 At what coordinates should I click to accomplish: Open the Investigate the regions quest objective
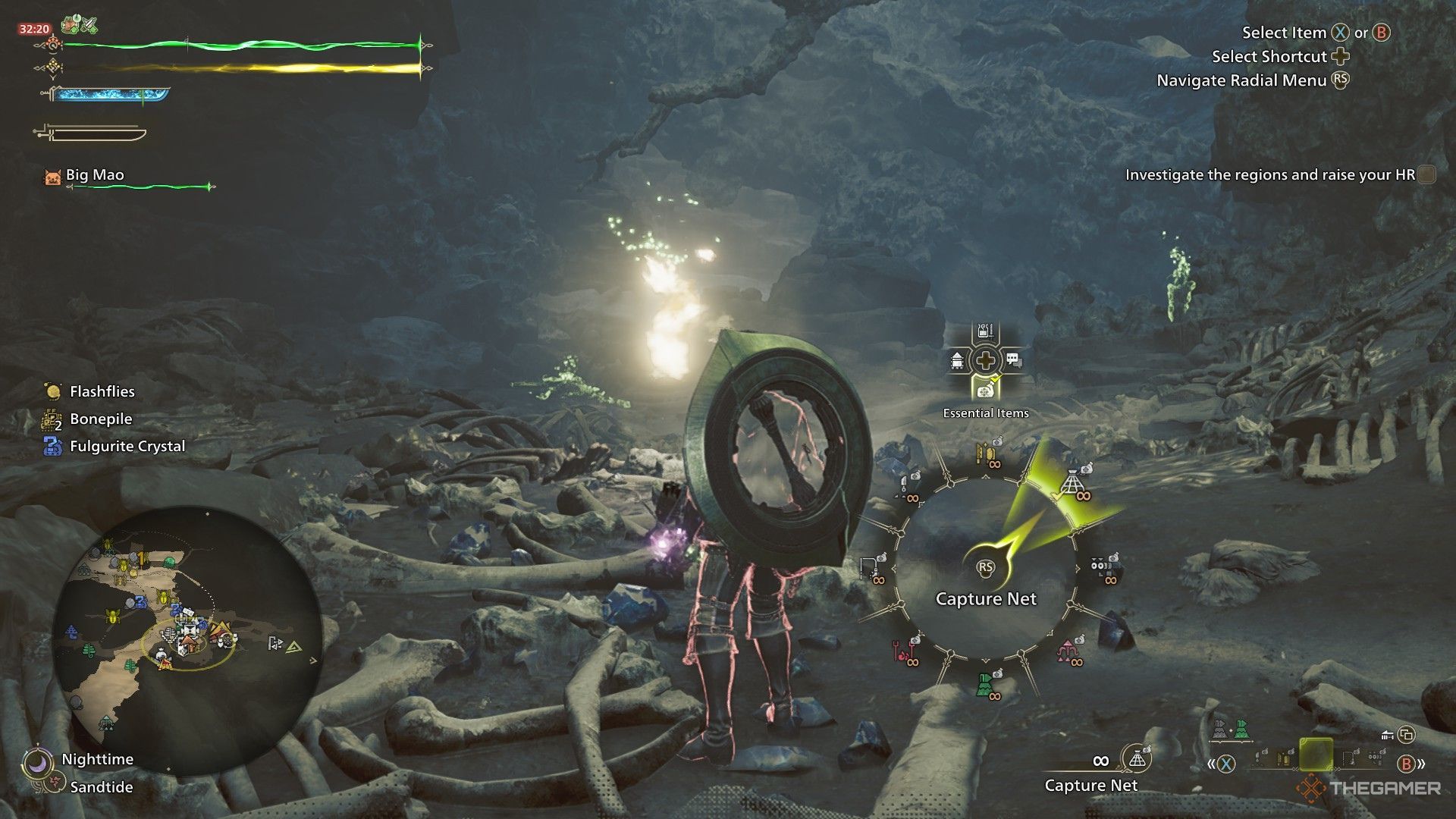pyautogui.click(x=1269, y=175)
